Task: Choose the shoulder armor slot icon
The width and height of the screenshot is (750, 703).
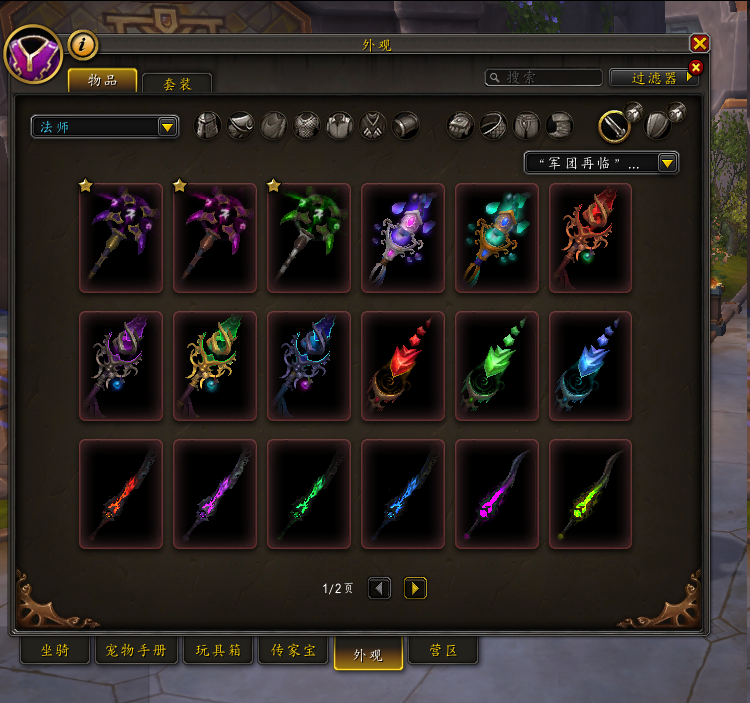Action: pyautogui.click(x=240, y=125)
